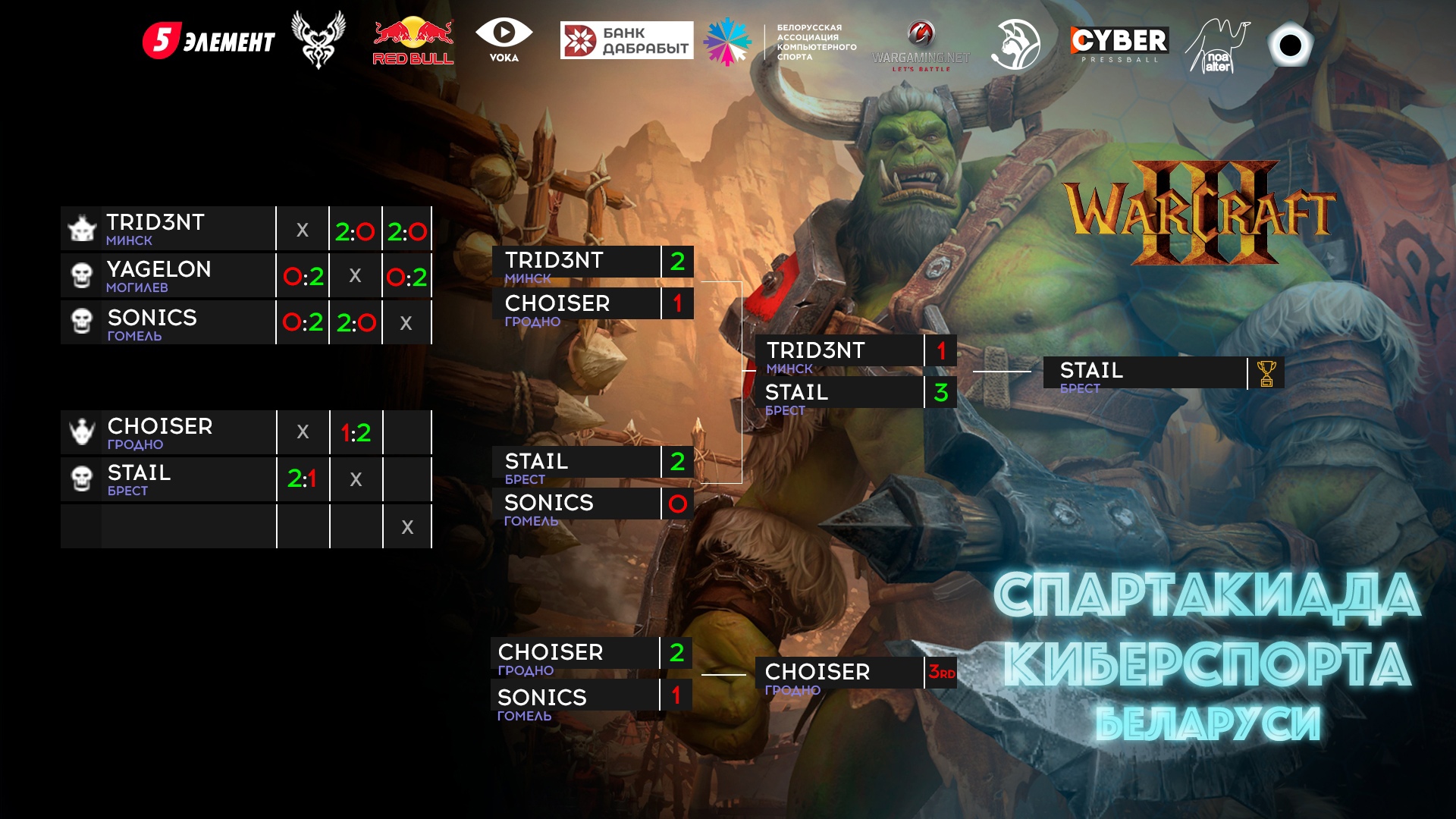Viewport: 1456px width, 819px height.
Task: Click the 5 Элемент sponsor logo
Action: [209, 41]
